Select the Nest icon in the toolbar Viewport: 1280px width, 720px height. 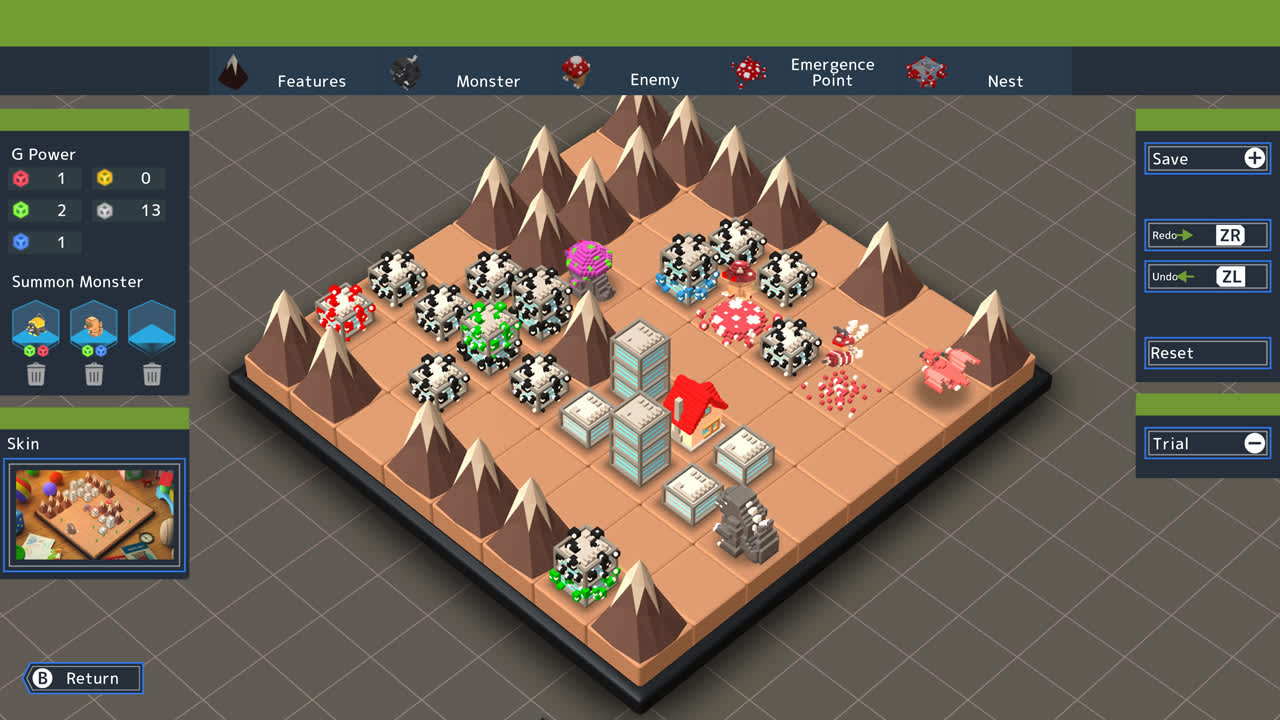tap(925, 69)
